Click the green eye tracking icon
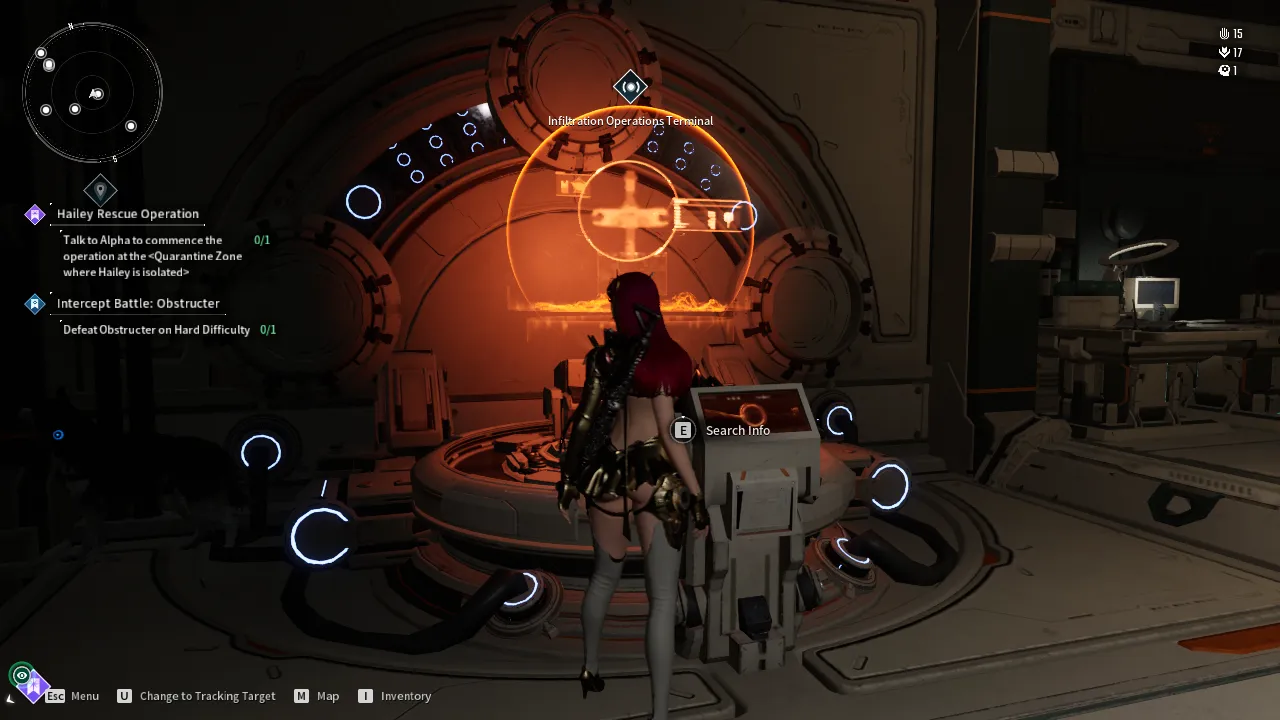The width and height of the screenshot is (1280, 720). click(21, 675)
